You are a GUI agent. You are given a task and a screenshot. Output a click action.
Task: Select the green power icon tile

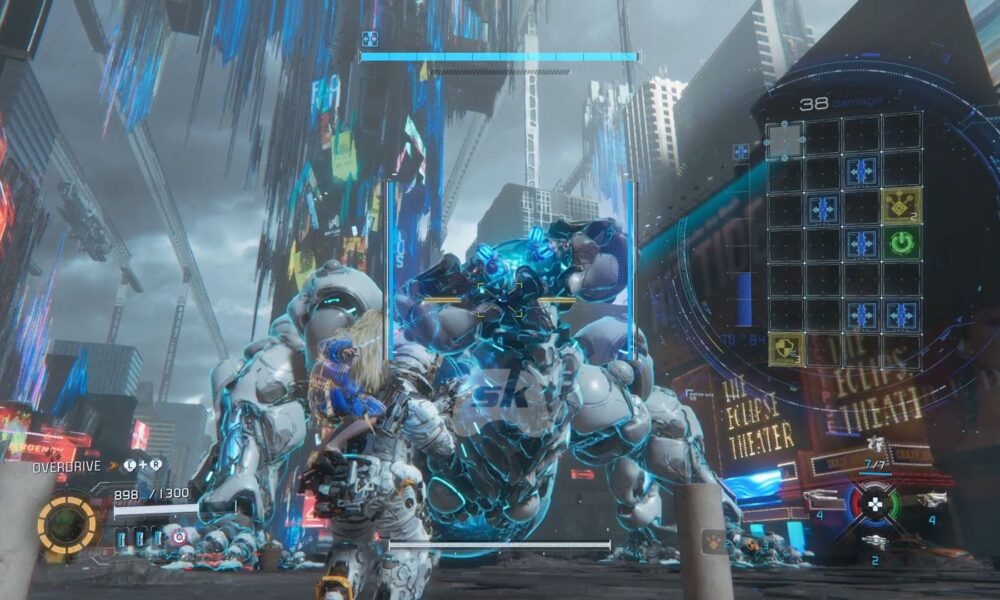[902, 242]
